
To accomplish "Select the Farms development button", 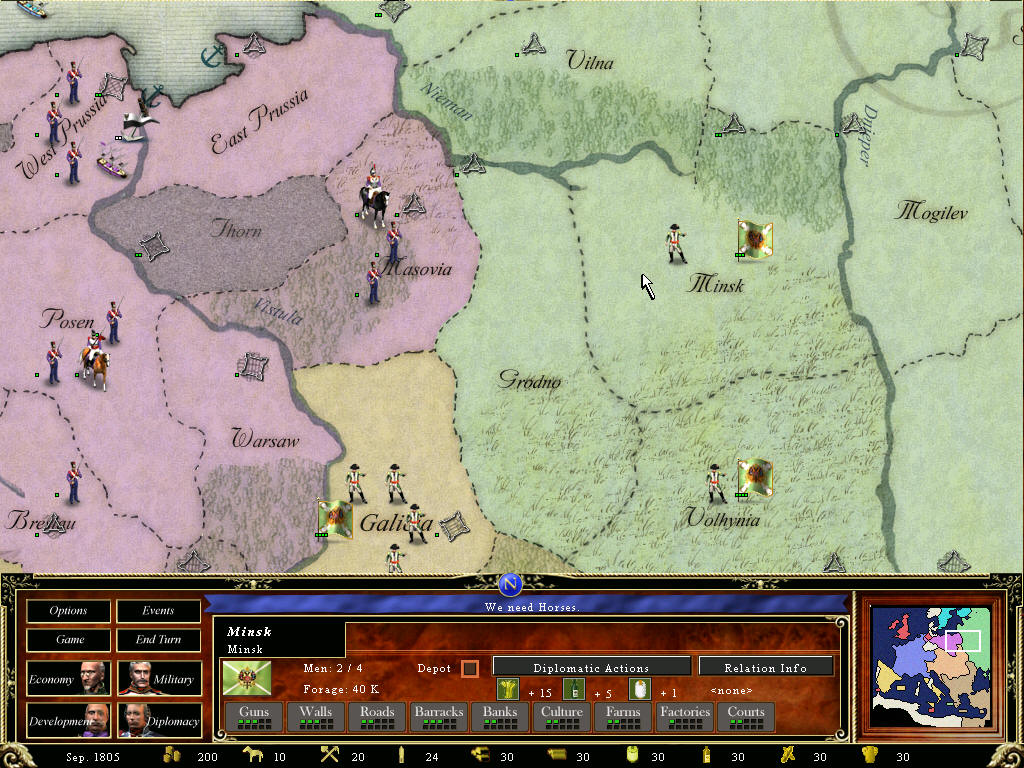I will [623, 716].
